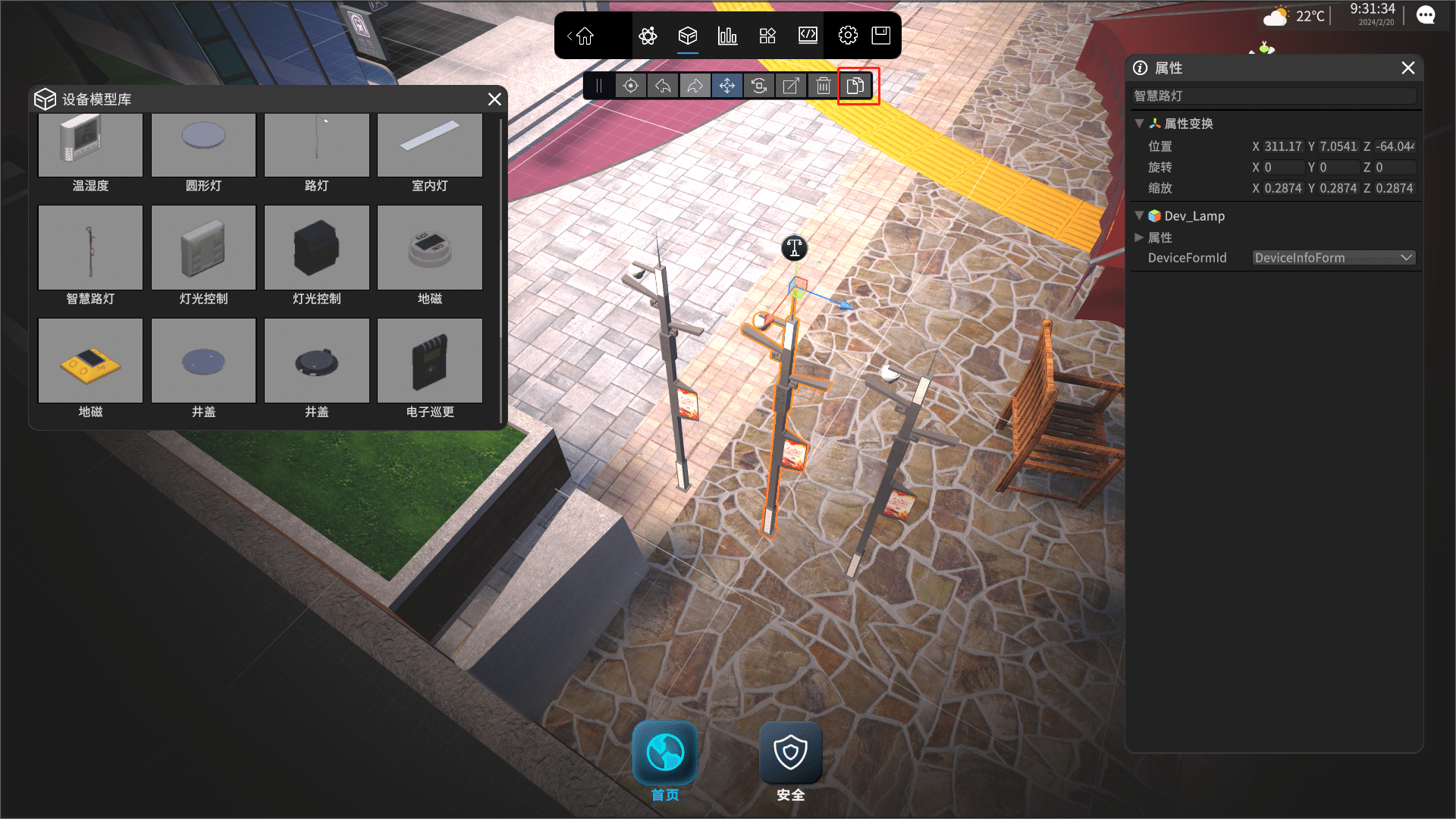Open the settings gear in top toolbar
The height and width of the screenshot is (819, 1456).
(x=848, y=36)
